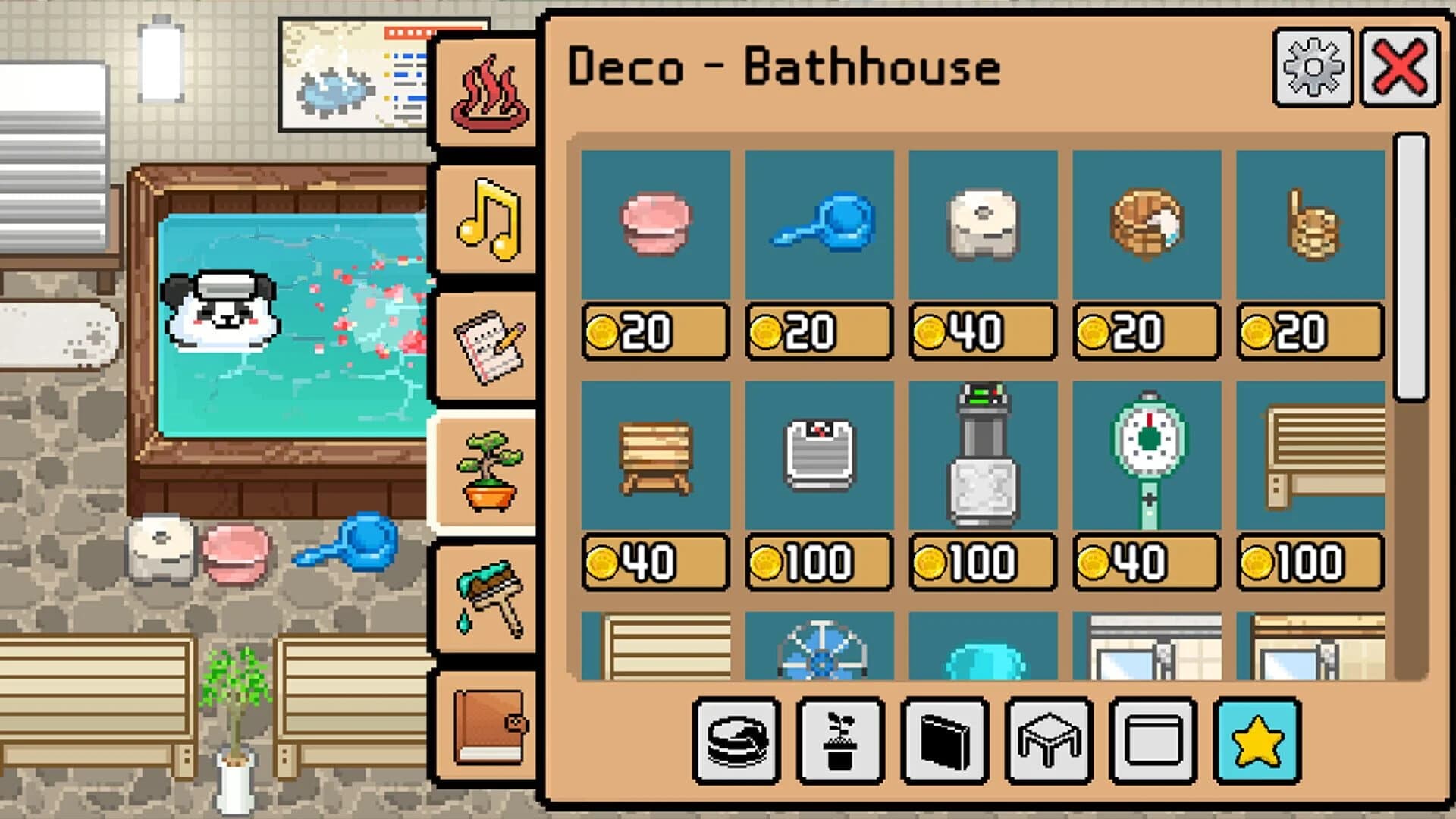The image size is (1456, 819).
Task: Select the clock thermometer priced 40
Action: point(1147,455)
